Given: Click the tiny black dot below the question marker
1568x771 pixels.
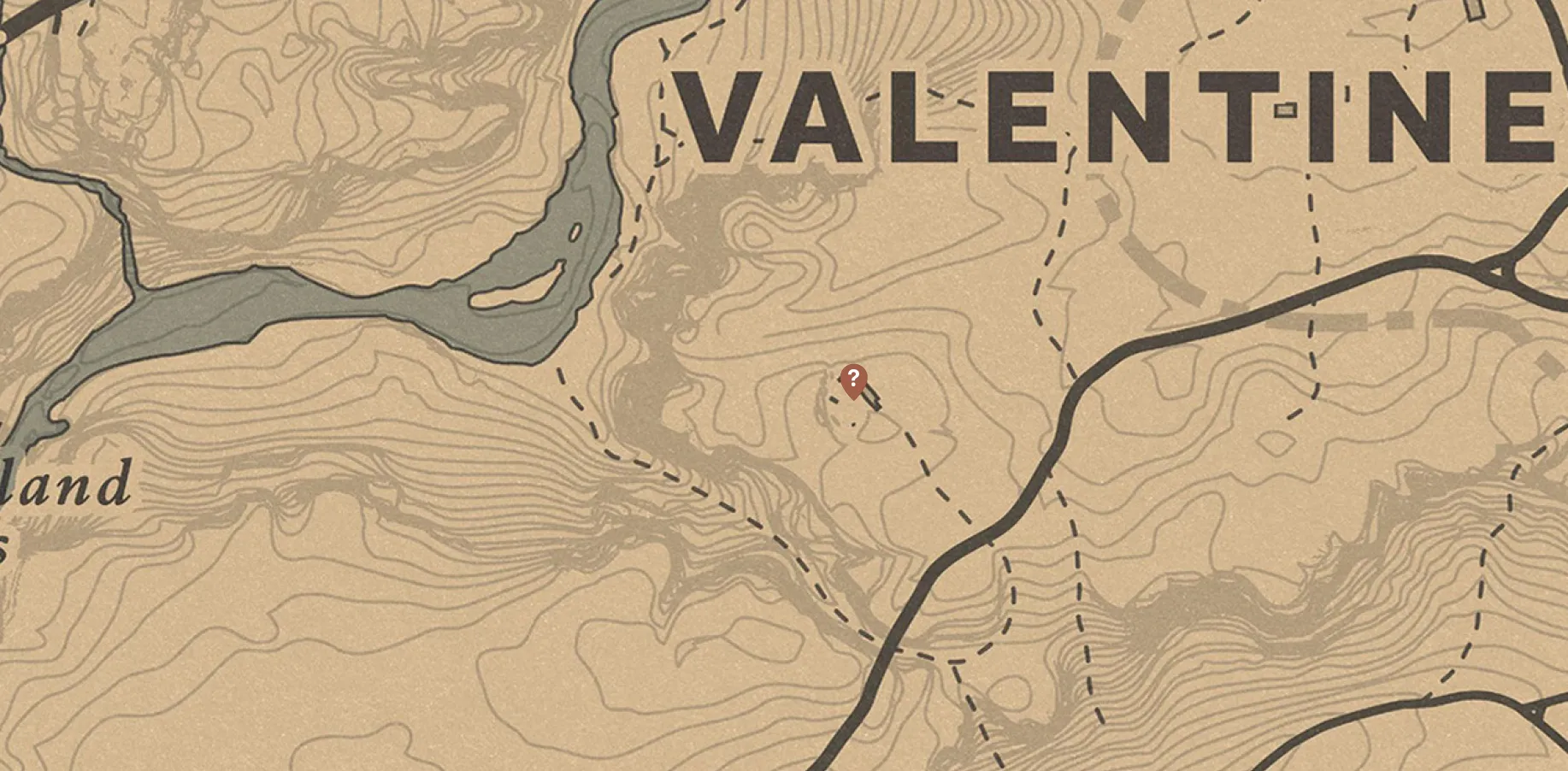Looking at the screenshot, I should [853, 424].
